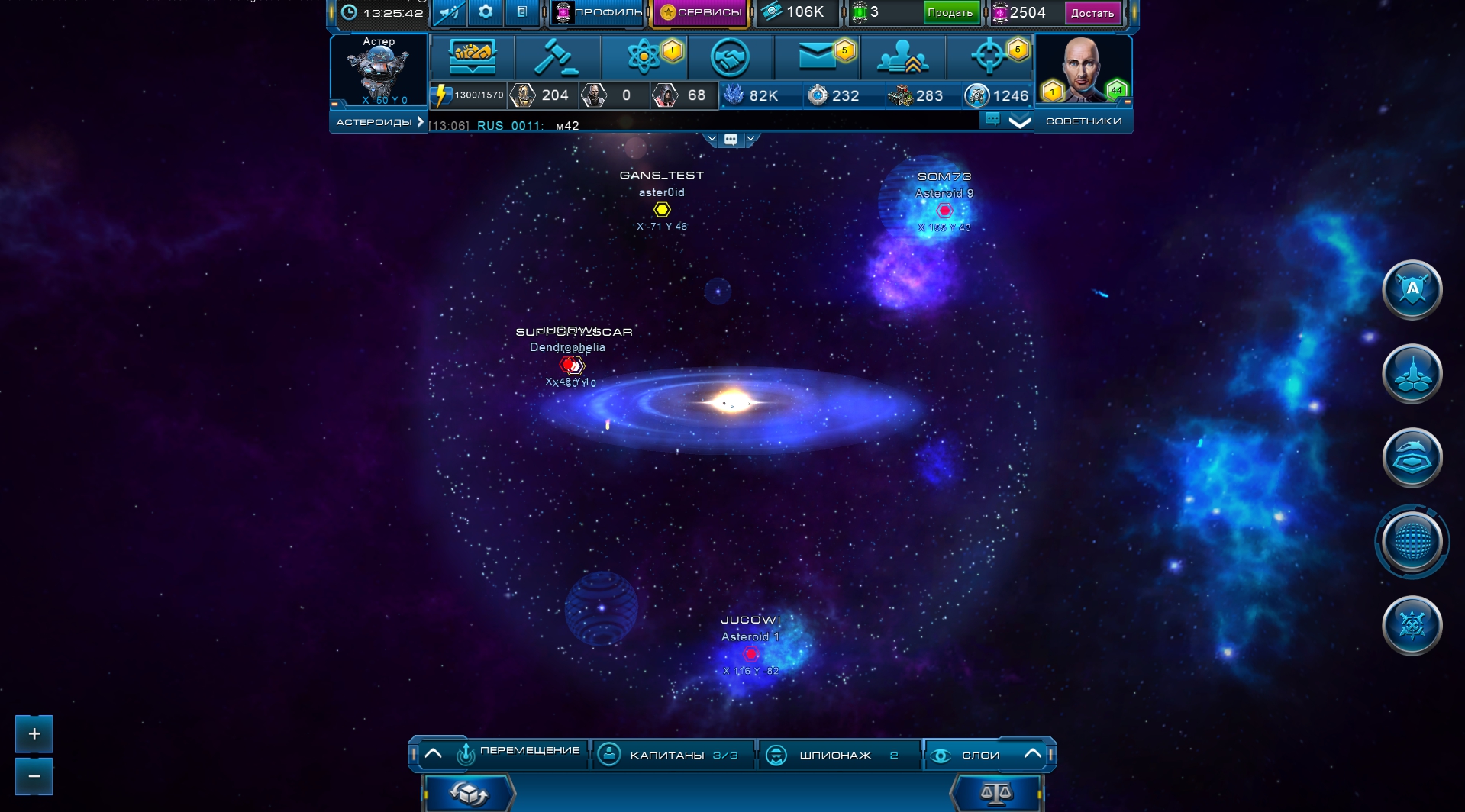Open the auction gavel icon
Screen dimensions: 1465x812
click(x=557, y=57)
